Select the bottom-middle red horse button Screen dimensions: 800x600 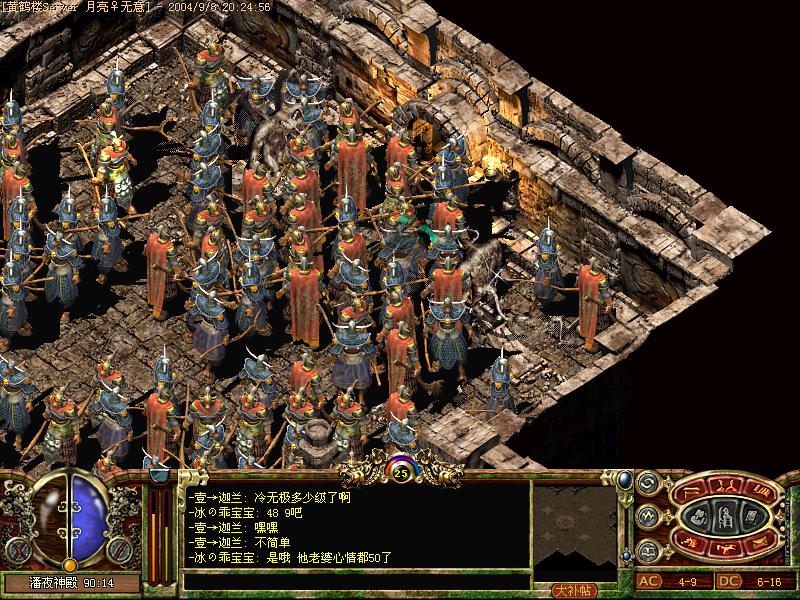click(x=726, y=546)
